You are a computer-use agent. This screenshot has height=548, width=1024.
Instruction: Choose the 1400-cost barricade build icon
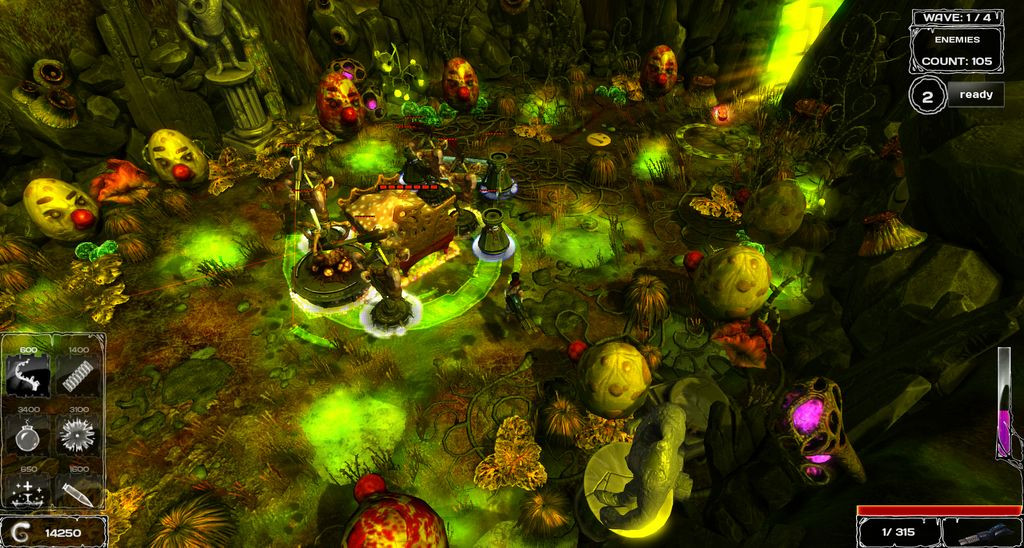78,378
